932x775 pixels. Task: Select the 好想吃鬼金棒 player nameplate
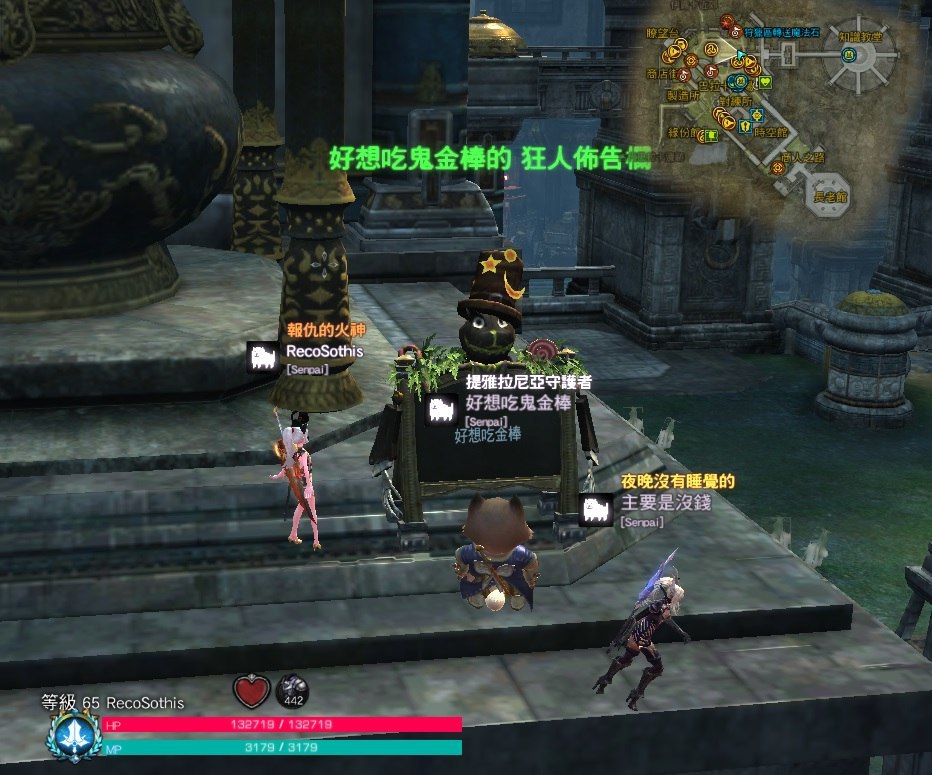pyautogui.click(x=518, y=403)
